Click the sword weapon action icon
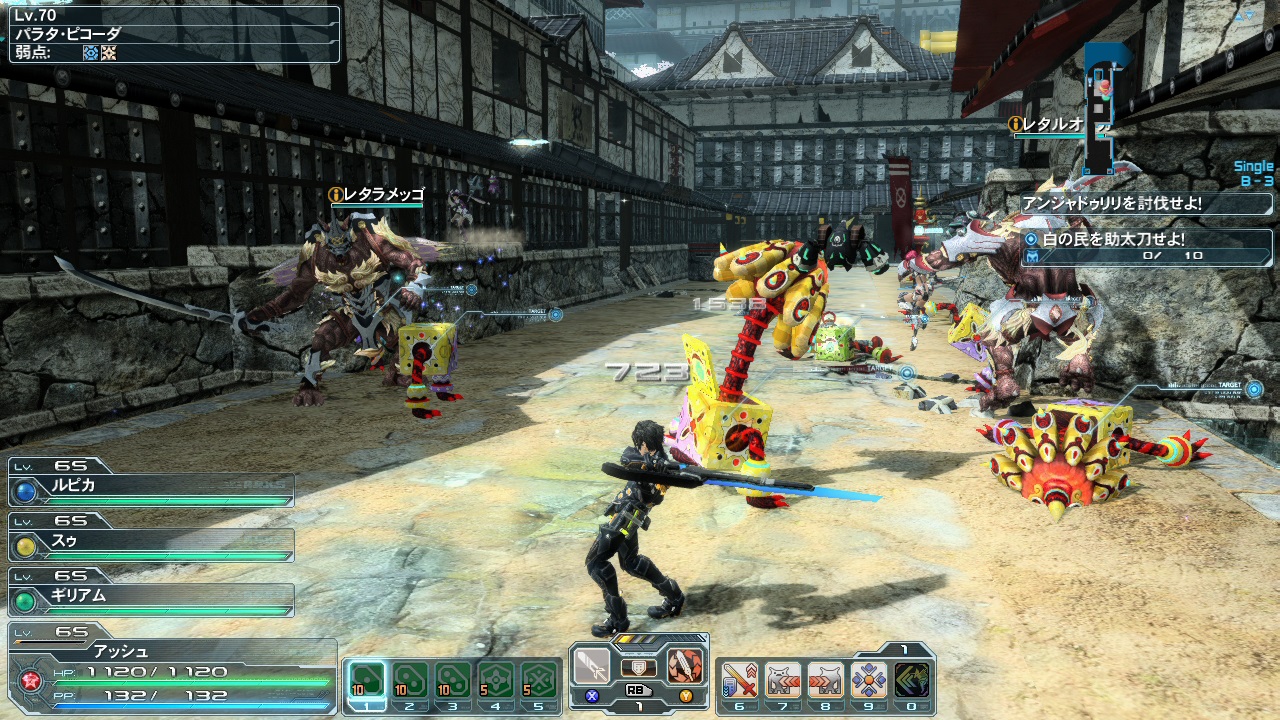Viewport: 1280px width, 720px height. [593, 666]
